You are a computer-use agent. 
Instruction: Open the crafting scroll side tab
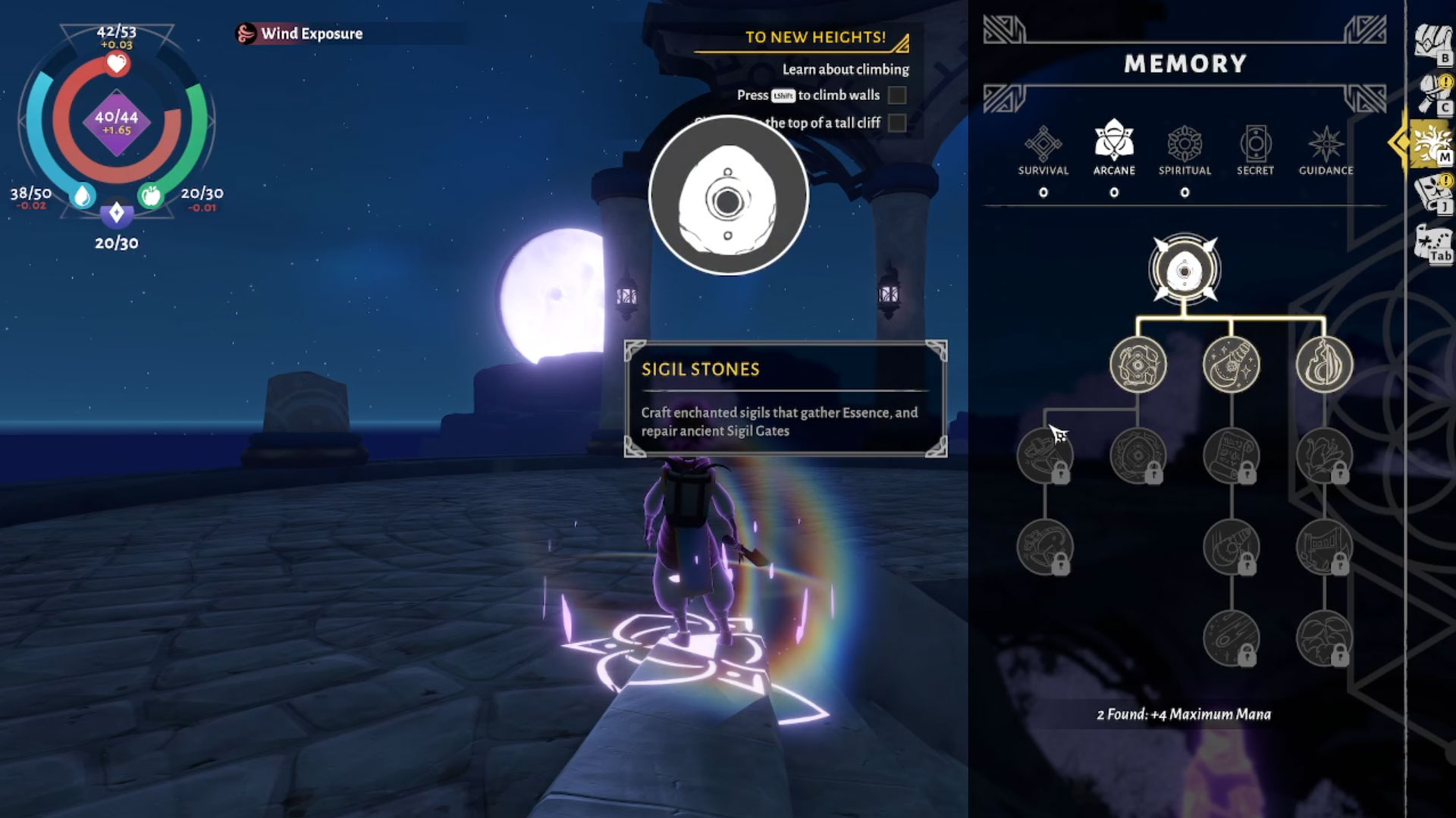1432,92
